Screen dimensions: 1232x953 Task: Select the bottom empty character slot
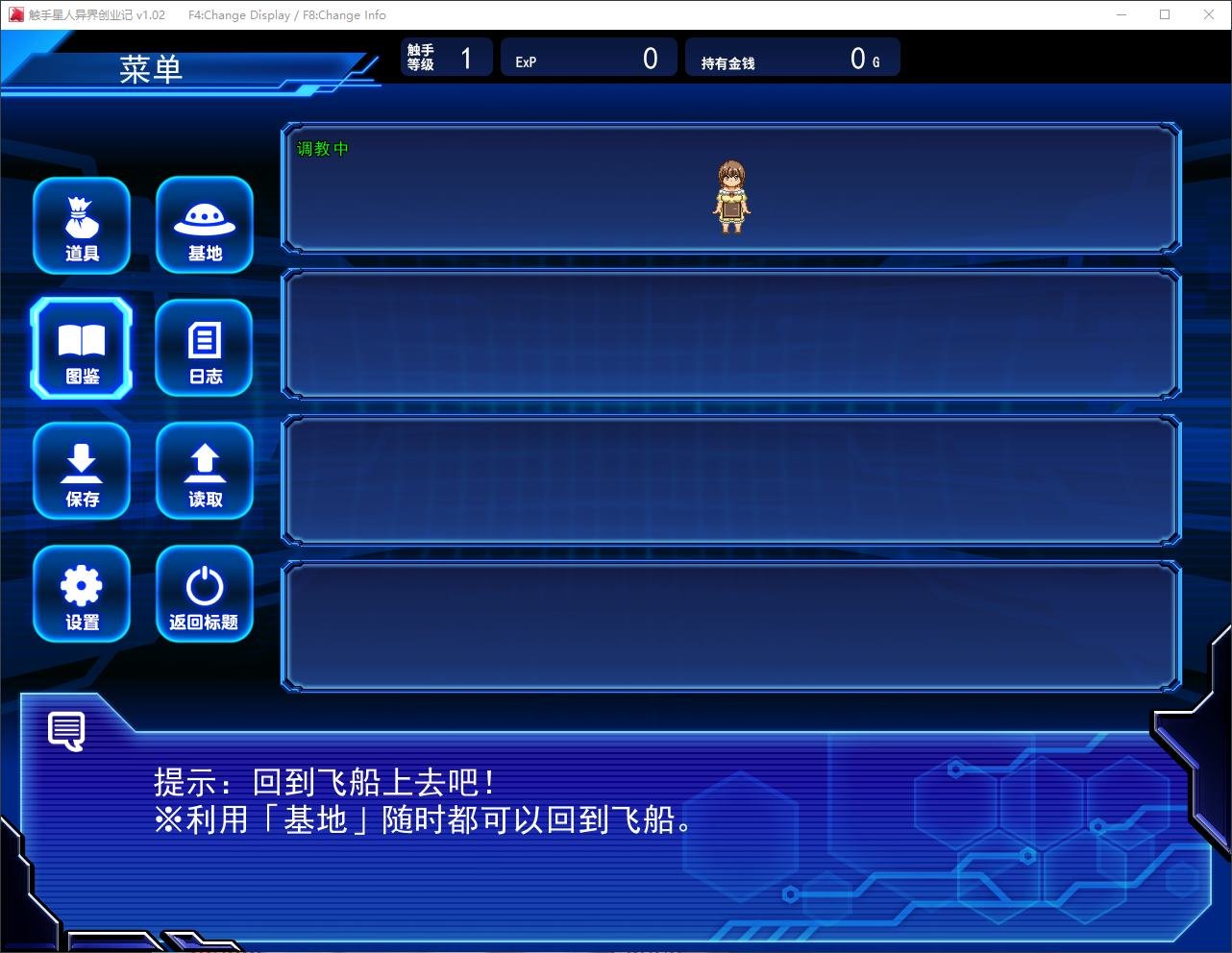(732, 624)
